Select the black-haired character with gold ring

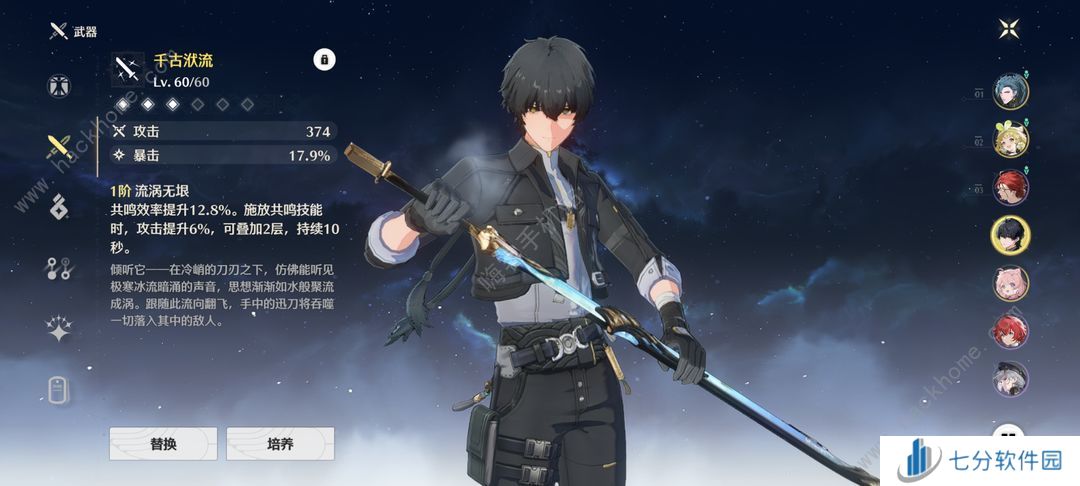(1010, 235)
